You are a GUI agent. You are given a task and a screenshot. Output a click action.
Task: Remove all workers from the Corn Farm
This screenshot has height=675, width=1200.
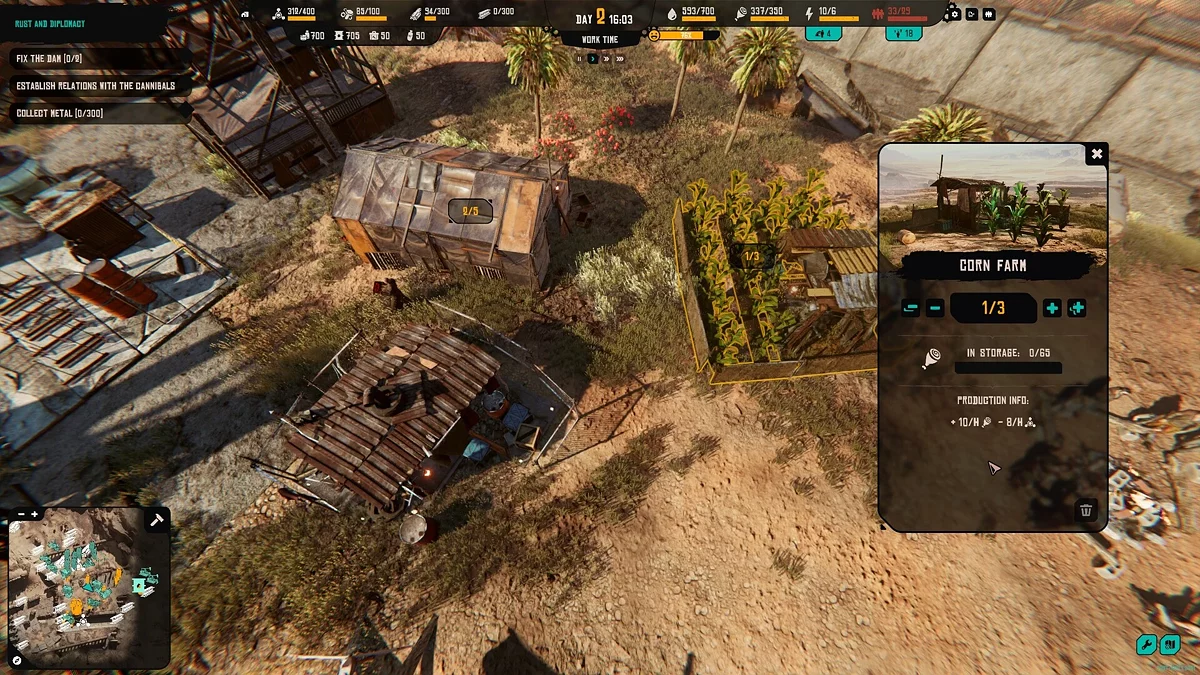pyautogui.click(x=910, y=308)
